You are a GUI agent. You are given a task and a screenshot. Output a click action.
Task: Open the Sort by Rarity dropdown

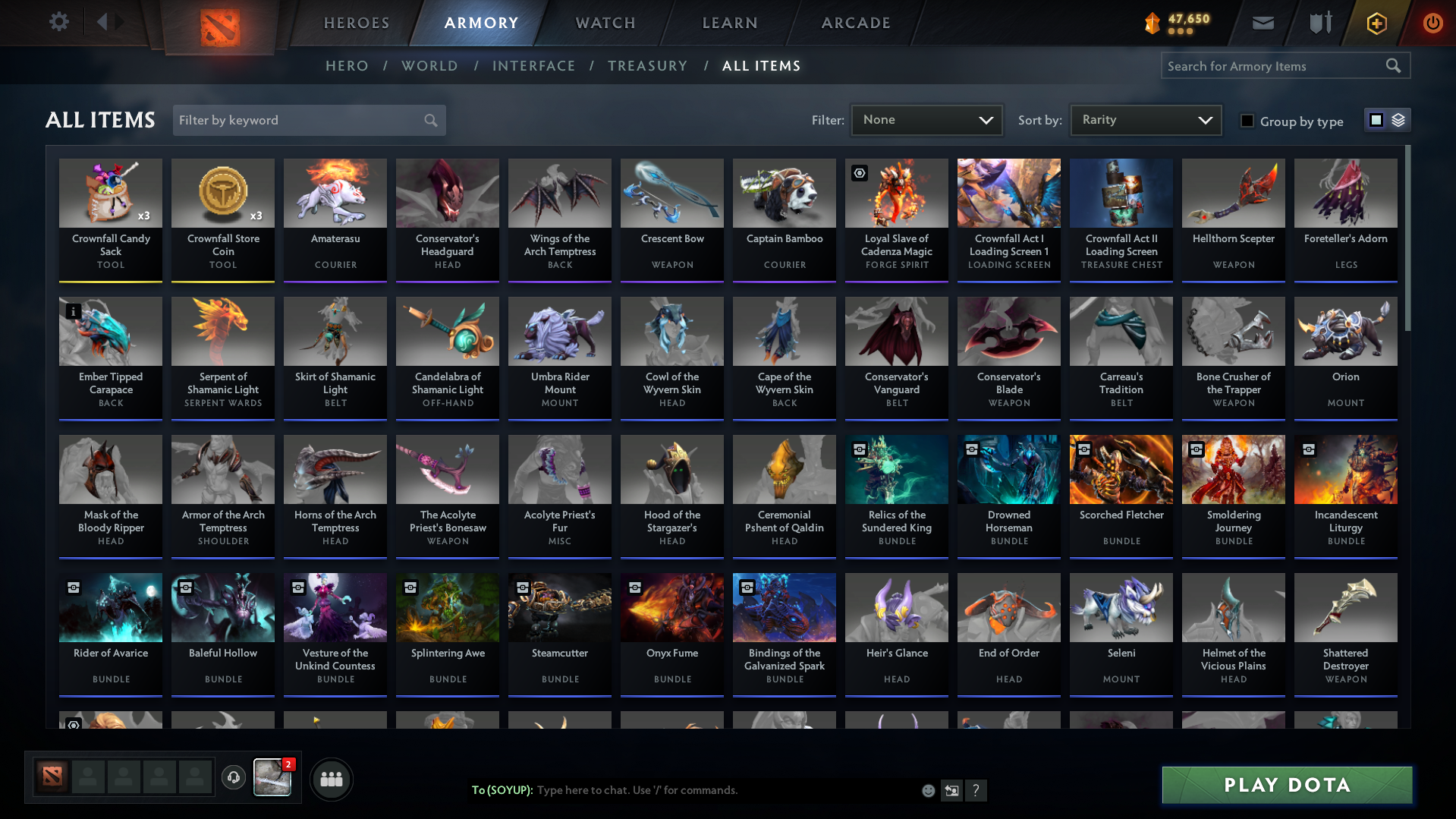click(x=1145, y=119)
